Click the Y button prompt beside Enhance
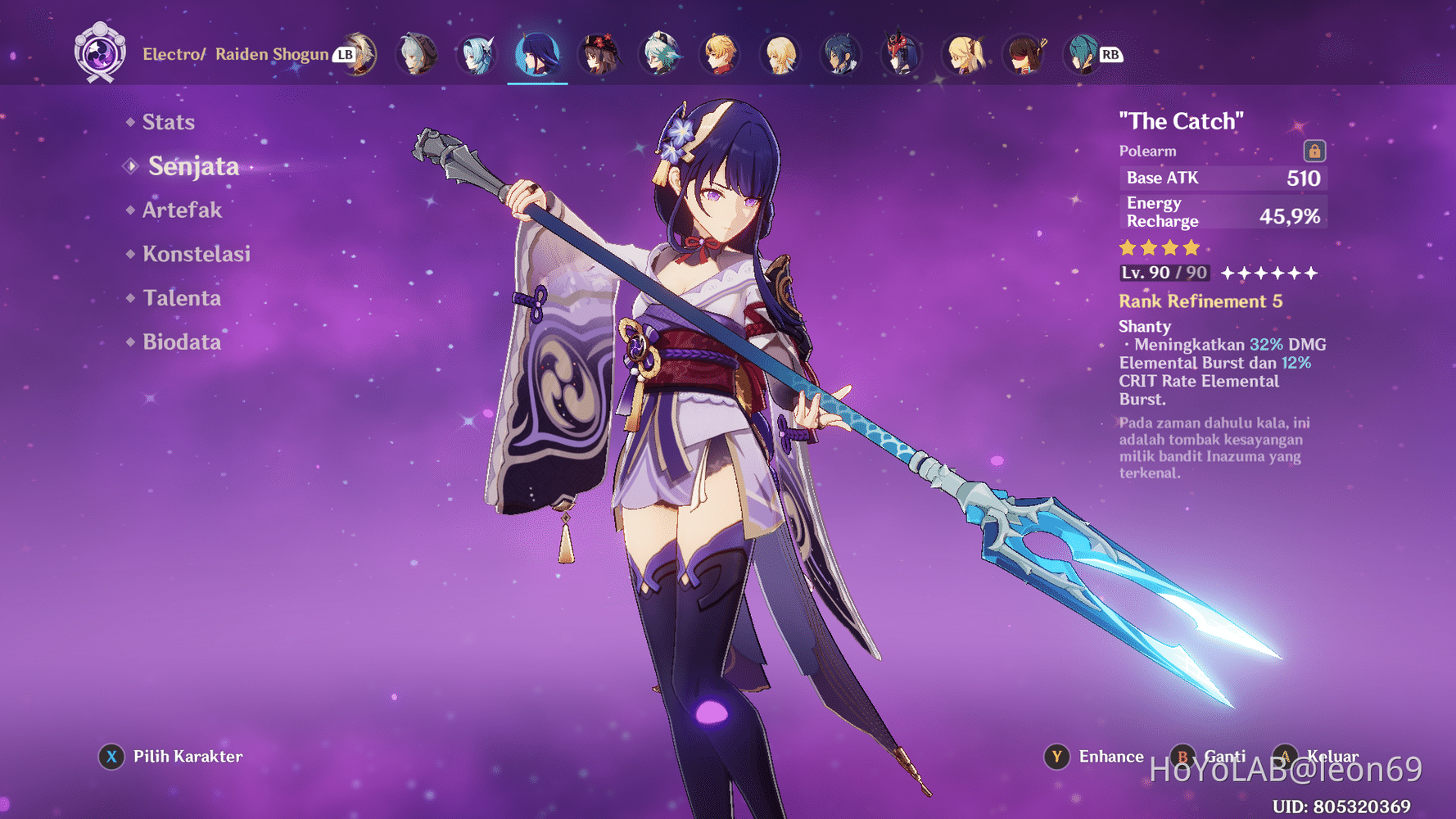The height and width of the screenshot is (819, 1456). point(1057,757)
